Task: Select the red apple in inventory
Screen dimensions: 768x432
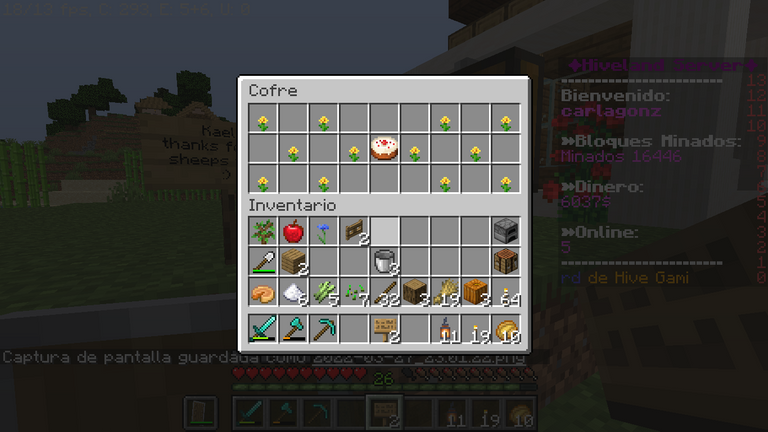Action: tap(293, 232)
